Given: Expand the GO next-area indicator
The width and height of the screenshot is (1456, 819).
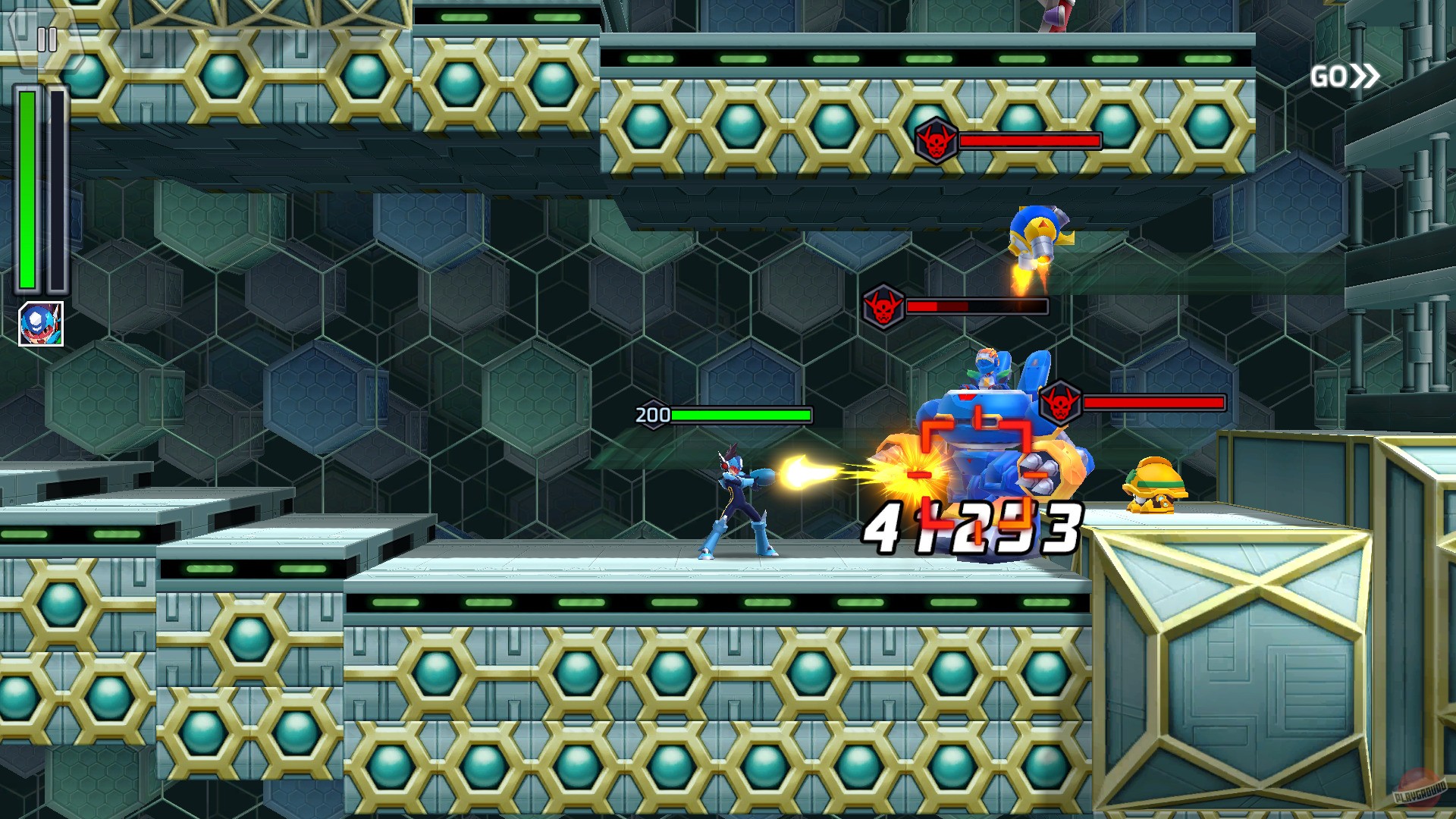Looking at the screenshot, I should pyautogui.click(x=1346, y=75).
